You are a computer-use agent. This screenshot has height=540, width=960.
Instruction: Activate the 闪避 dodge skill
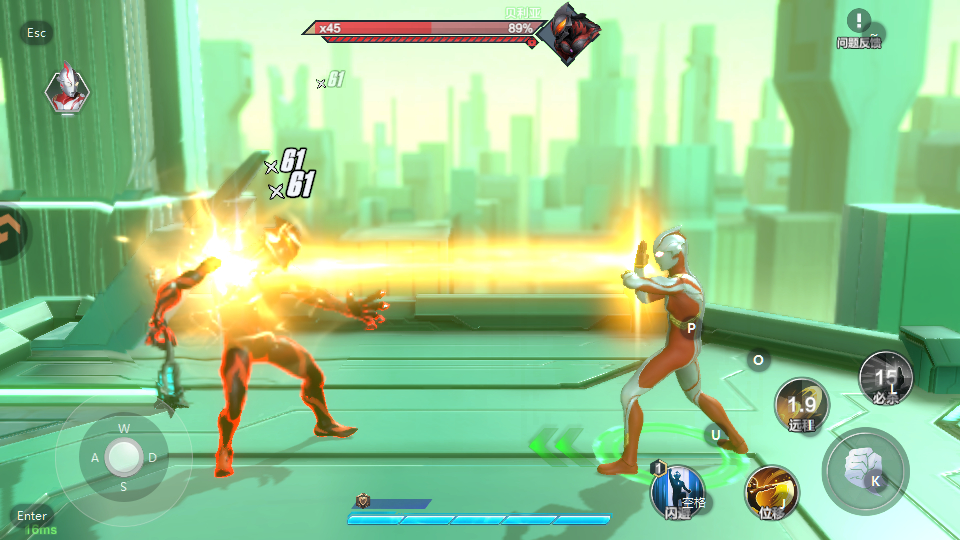tap(677, 492)
